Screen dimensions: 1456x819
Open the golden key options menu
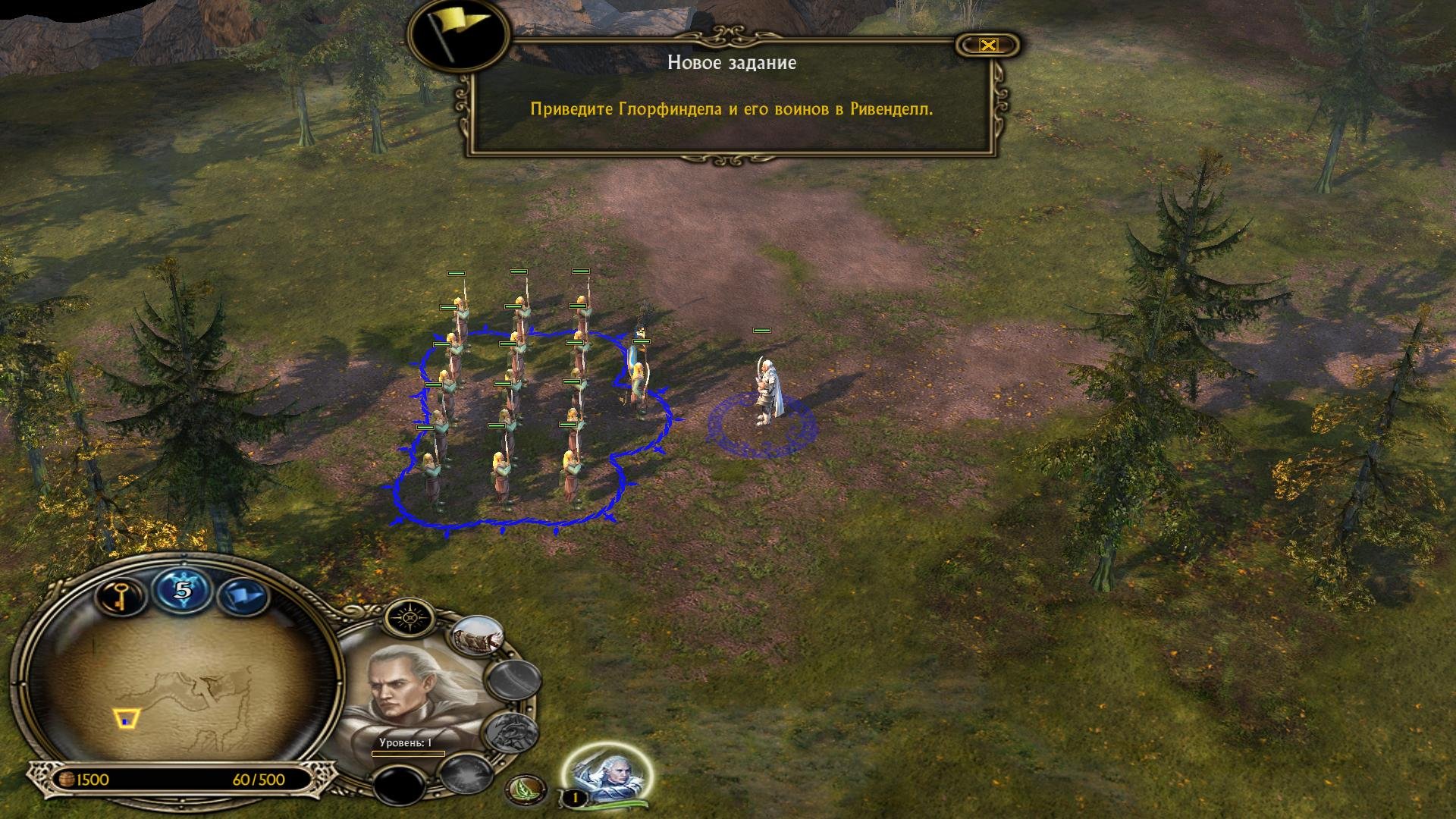120,595
